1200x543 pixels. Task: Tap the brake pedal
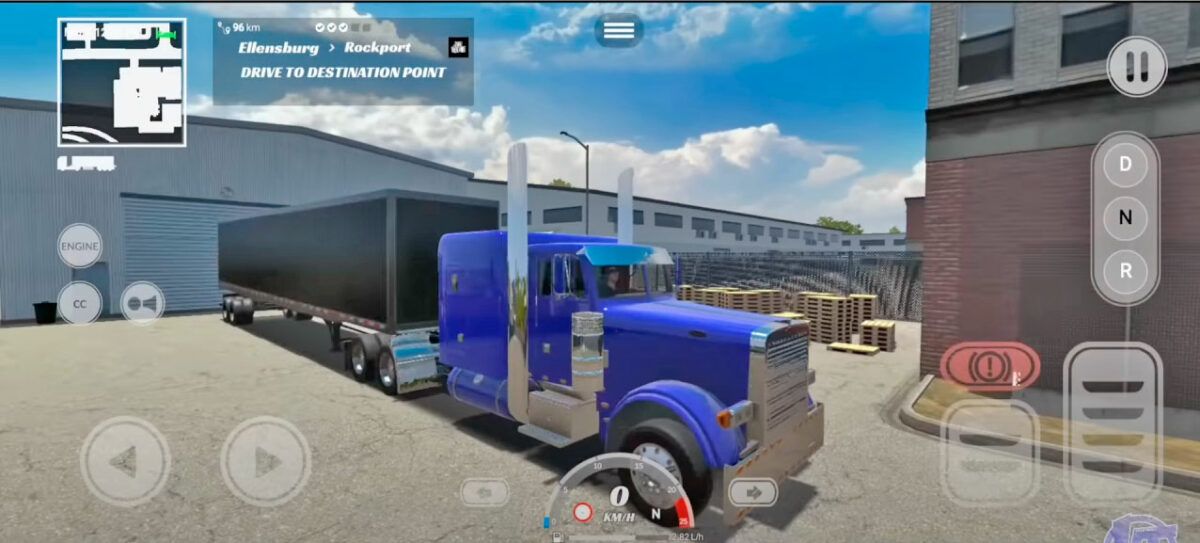(x=989, y=451)
